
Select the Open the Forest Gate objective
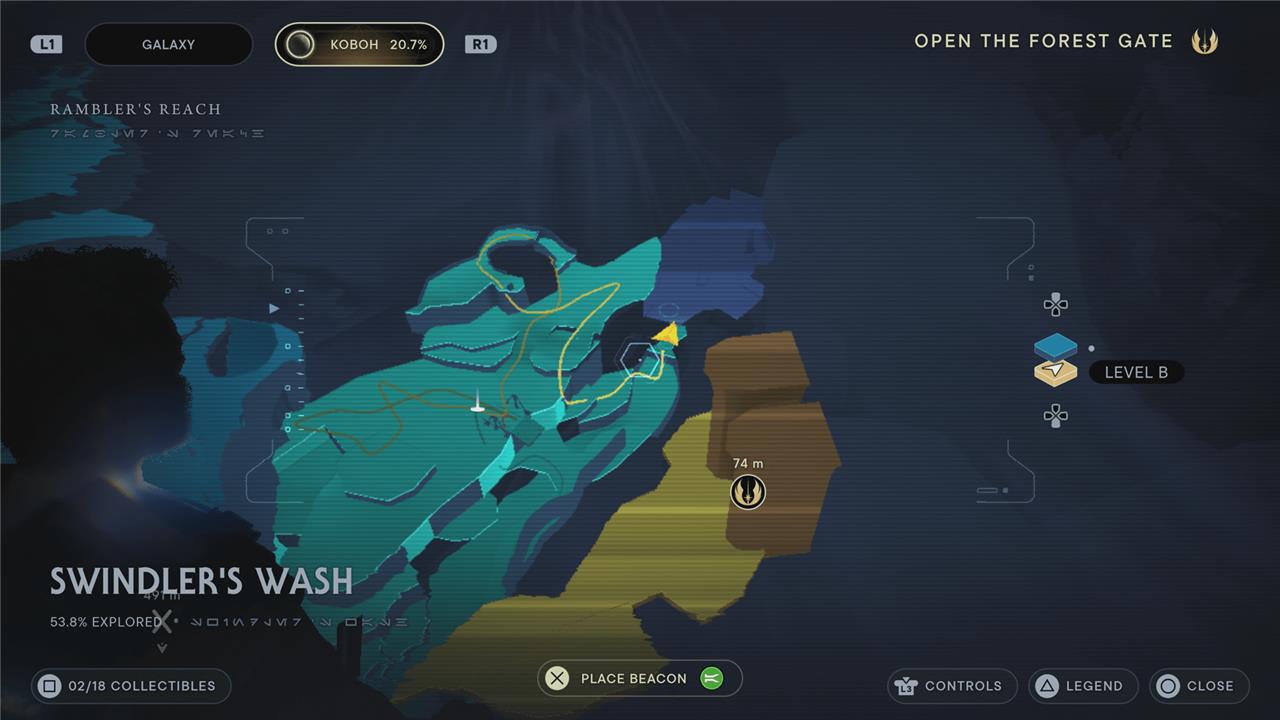(x=1043, y=41)
